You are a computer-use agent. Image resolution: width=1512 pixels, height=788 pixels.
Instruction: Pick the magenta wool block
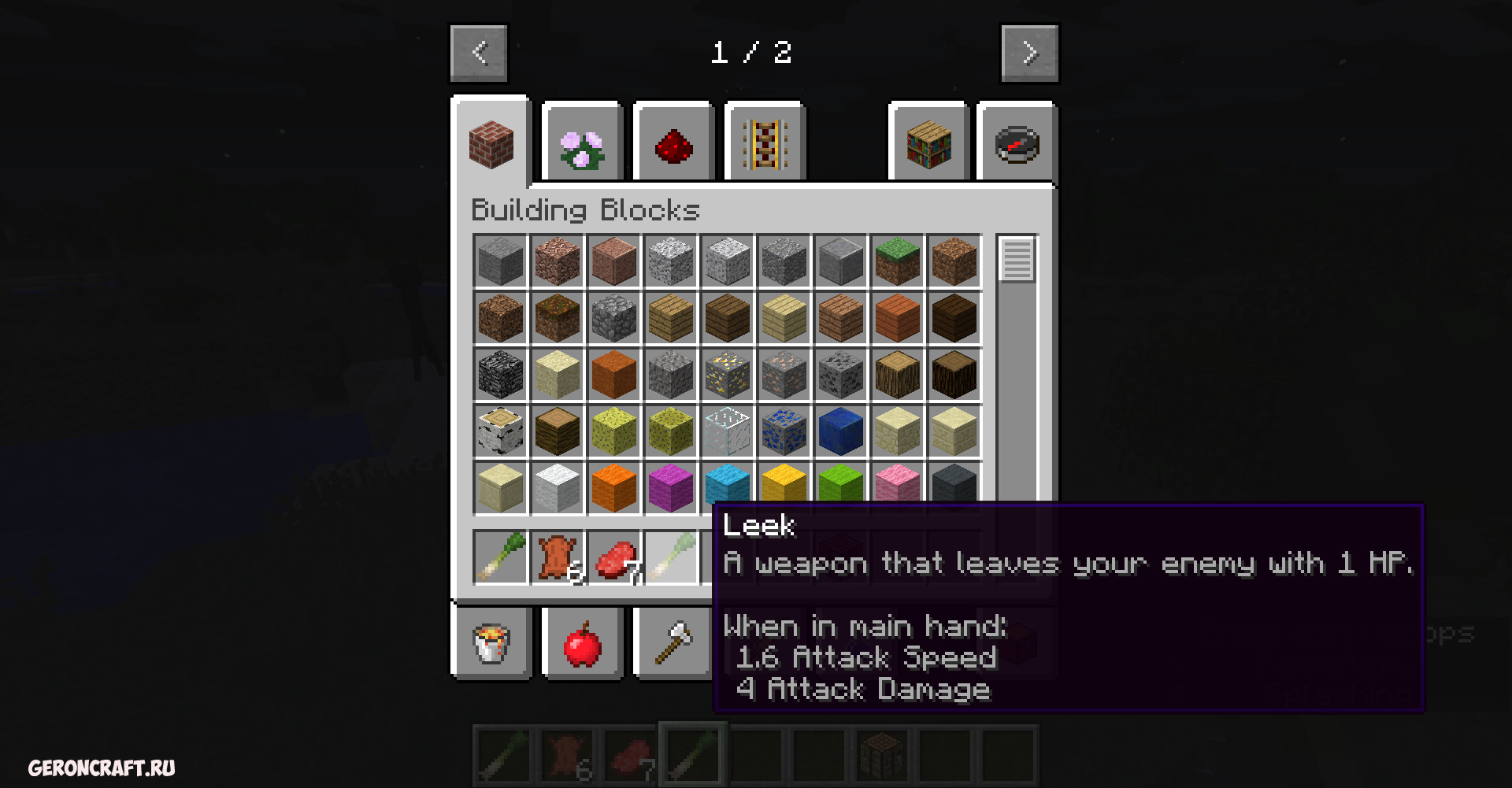pyautogui.click(x=670, y=486)
